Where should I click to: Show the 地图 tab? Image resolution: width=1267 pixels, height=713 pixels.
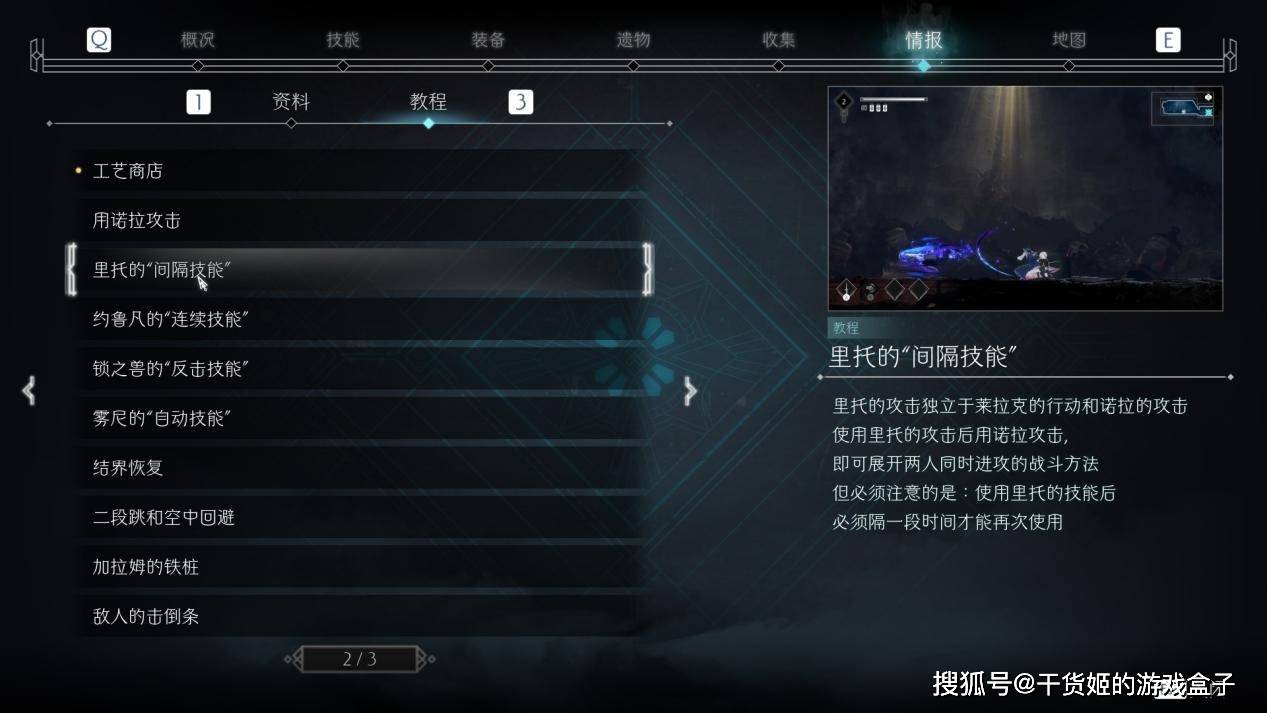[1069, 41]
